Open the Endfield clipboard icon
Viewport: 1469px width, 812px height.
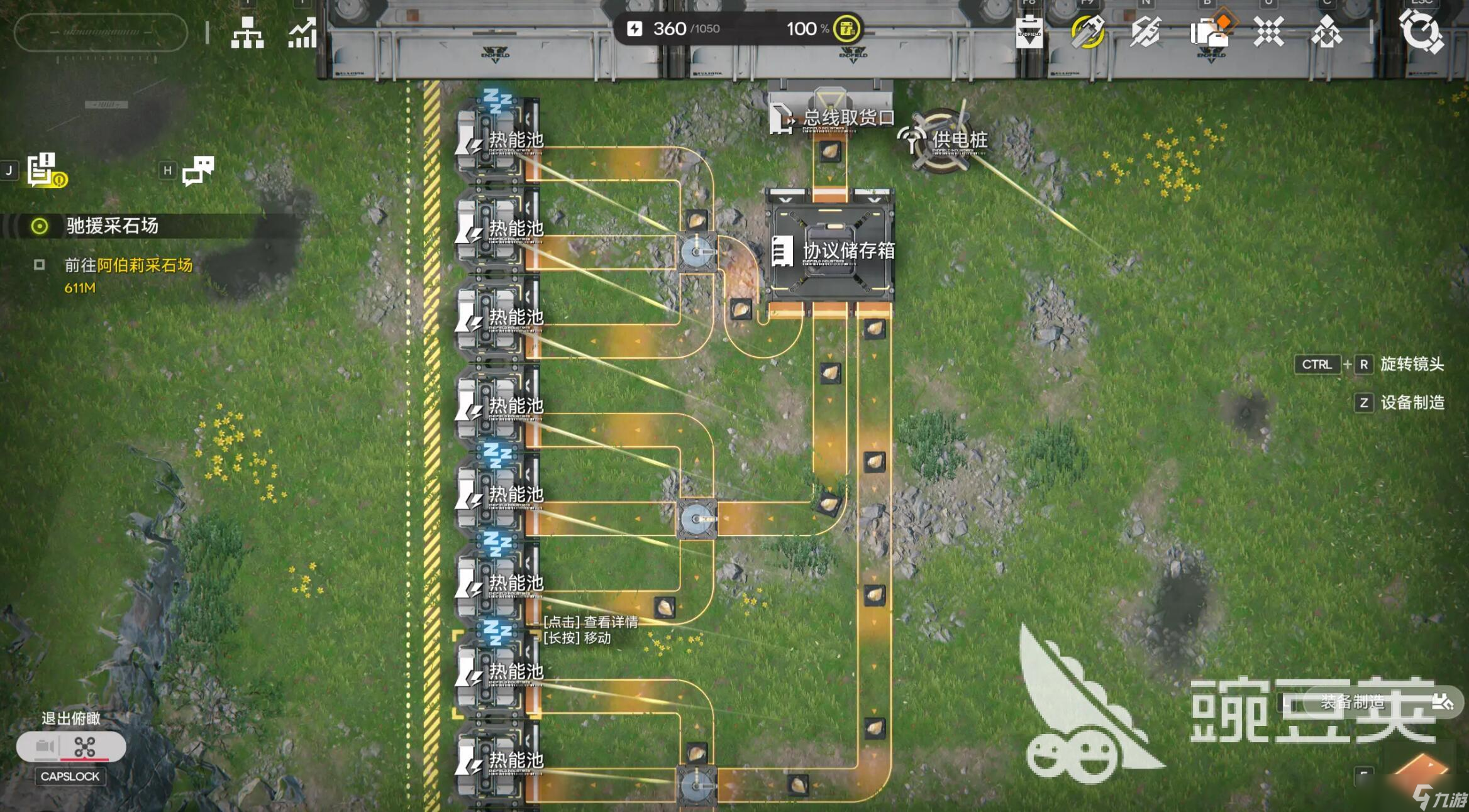coord(1029,32)
